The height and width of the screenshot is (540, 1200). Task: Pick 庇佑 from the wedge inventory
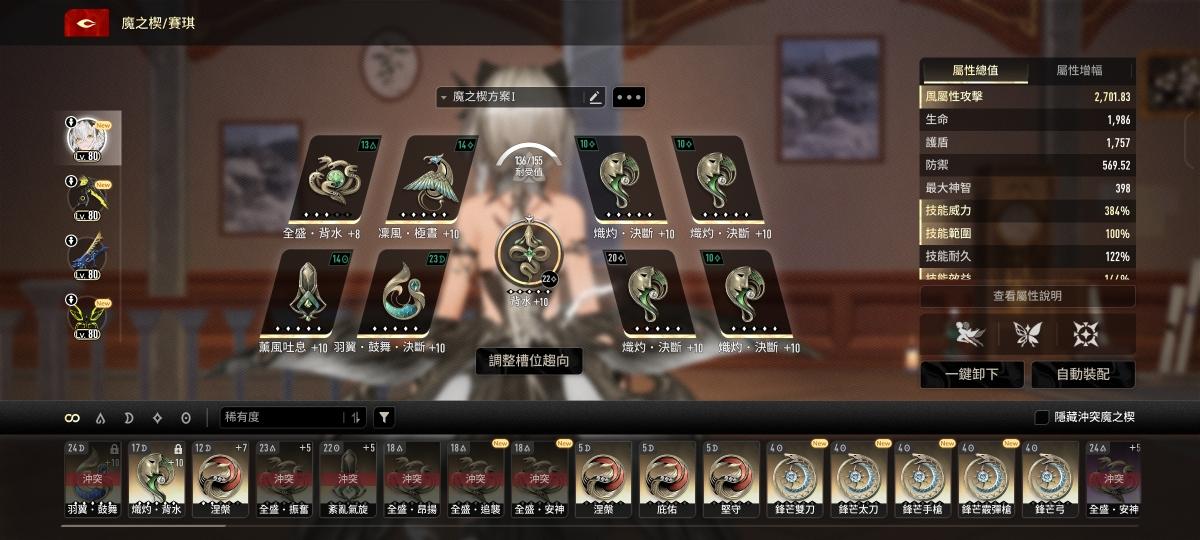pos(667,474)
